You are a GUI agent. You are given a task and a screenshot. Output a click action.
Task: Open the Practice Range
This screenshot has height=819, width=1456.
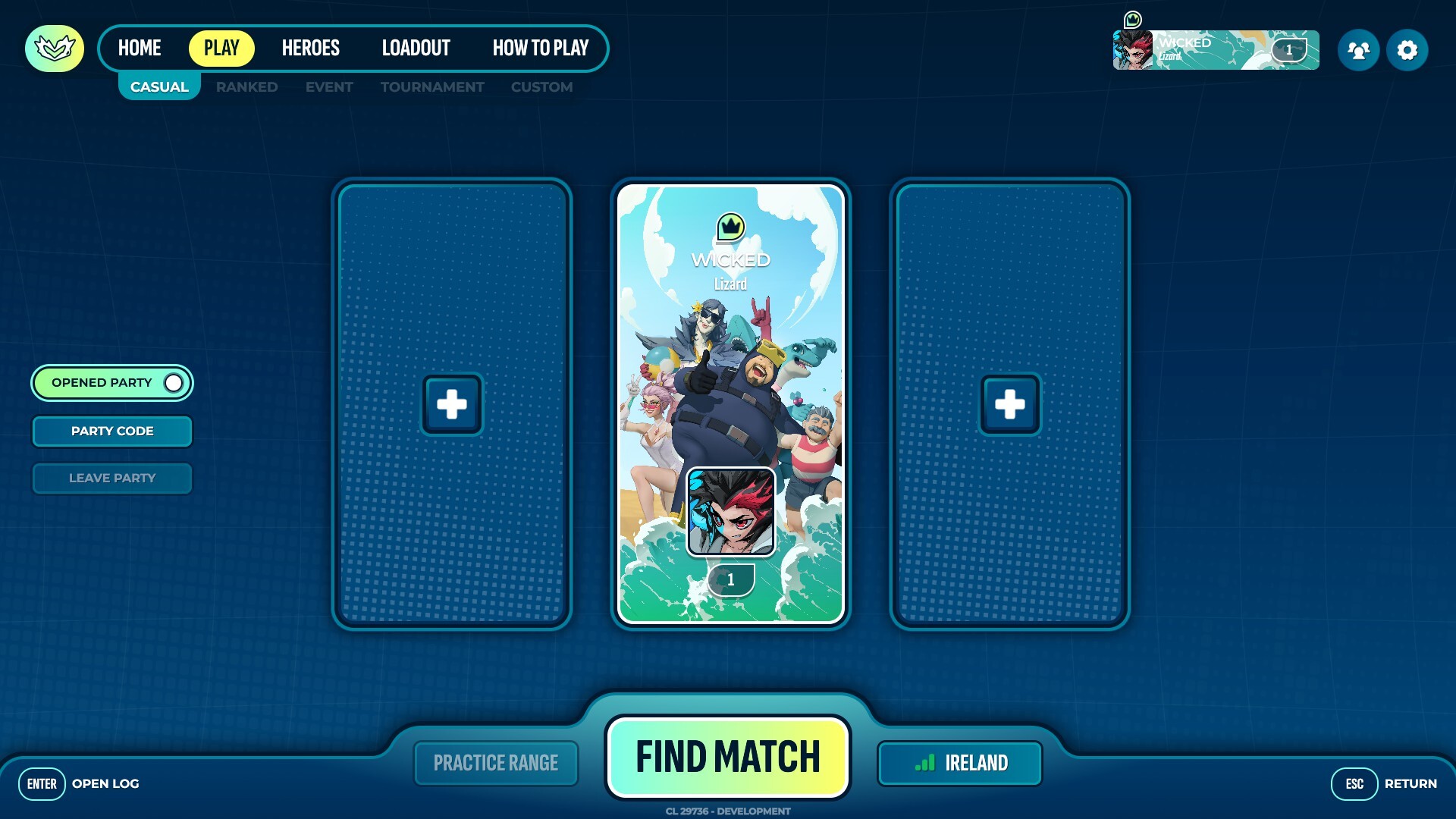(496, 763)
